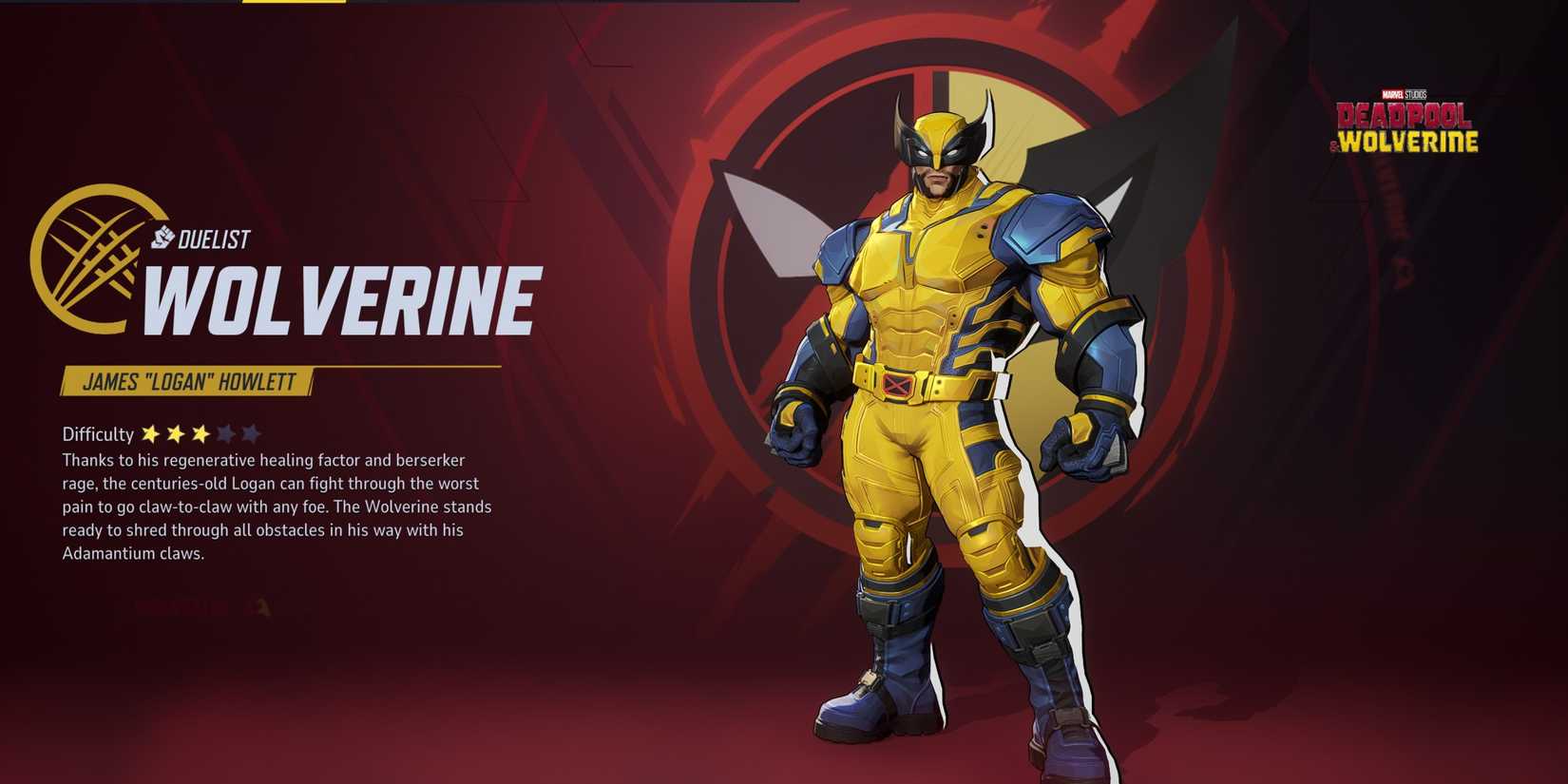1568x784 pixels.
Task: Open the character biography section
Action: (276, 507)
